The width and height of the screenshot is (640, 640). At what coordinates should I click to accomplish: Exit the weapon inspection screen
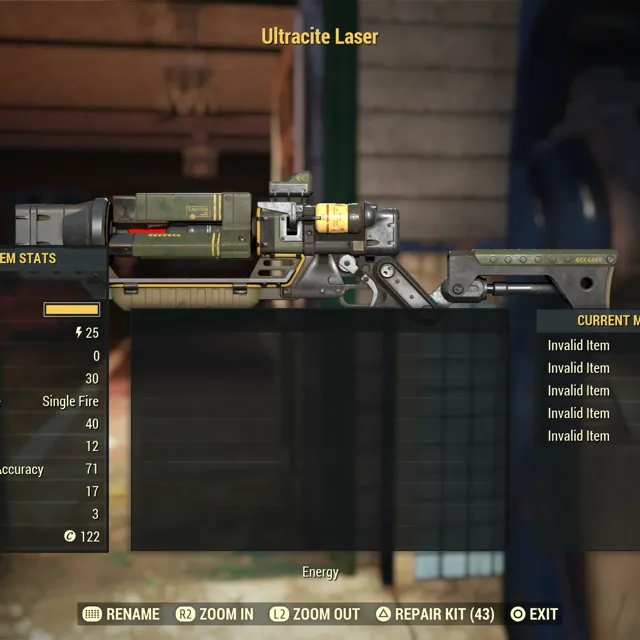[x=534, y=614]
